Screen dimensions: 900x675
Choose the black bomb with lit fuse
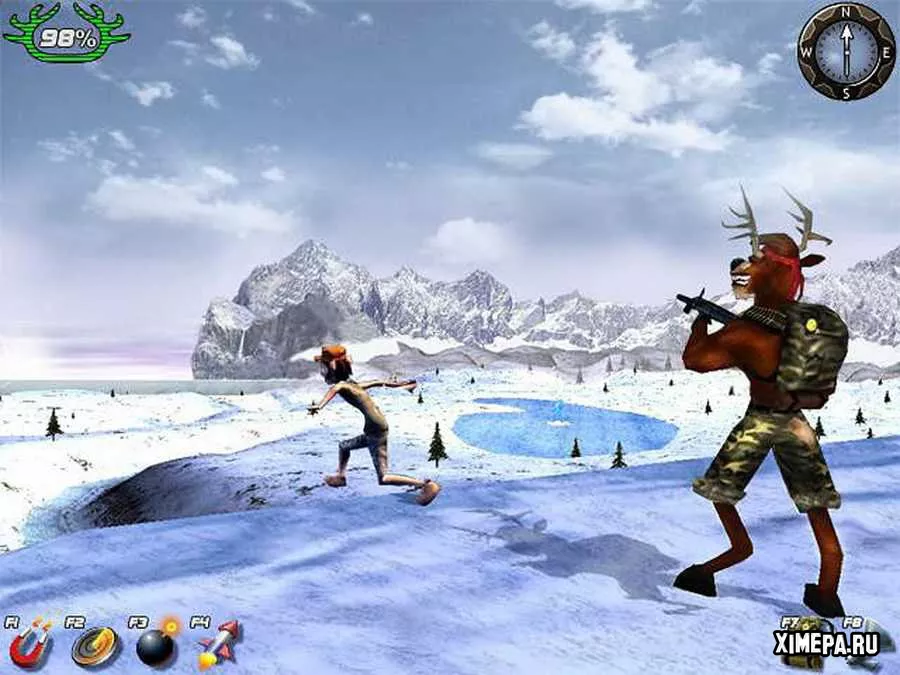[x=156, y=646]
